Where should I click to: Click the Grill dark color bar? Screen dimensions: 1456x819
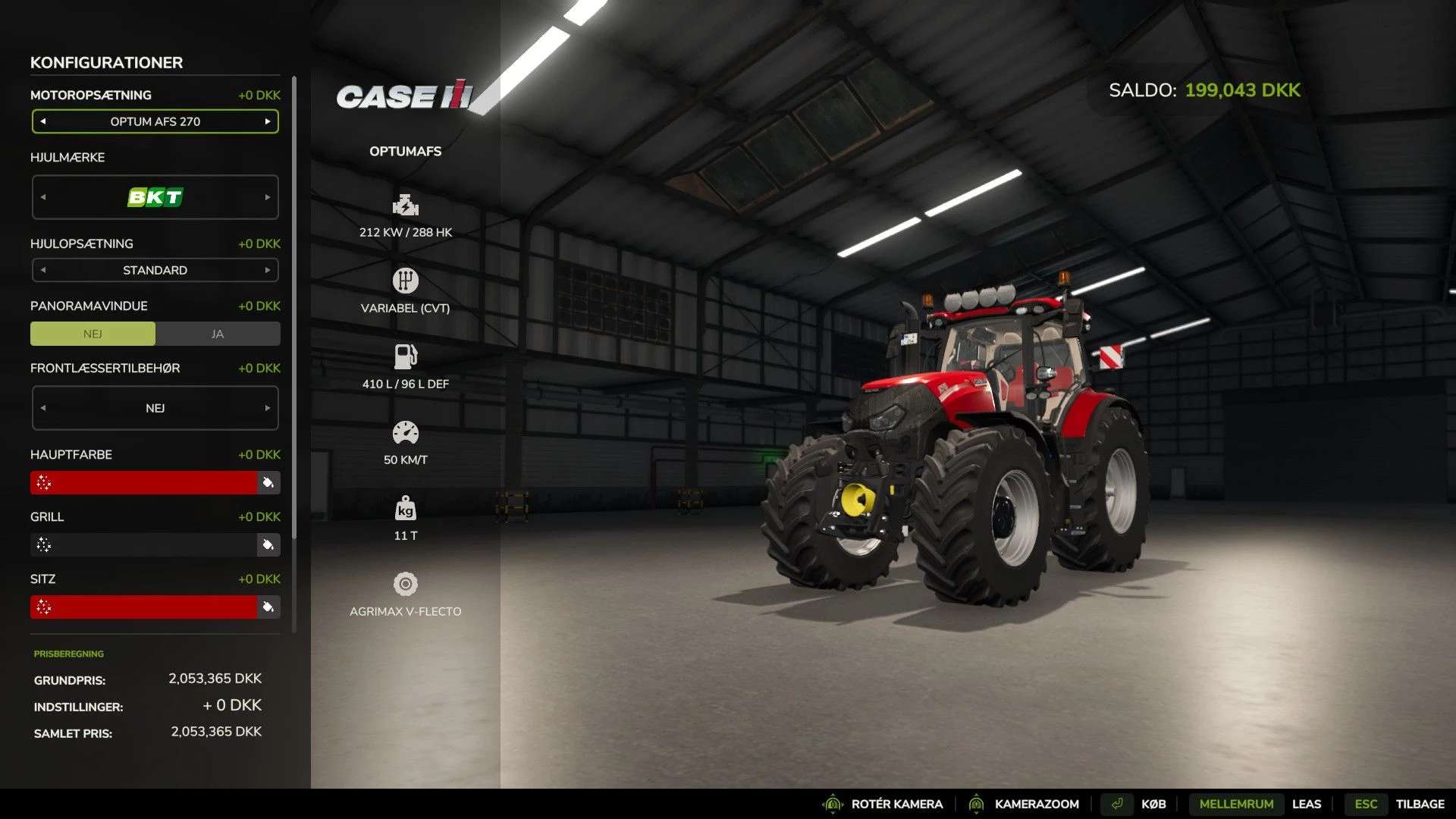pyautogui.click(x=144, y=544)
